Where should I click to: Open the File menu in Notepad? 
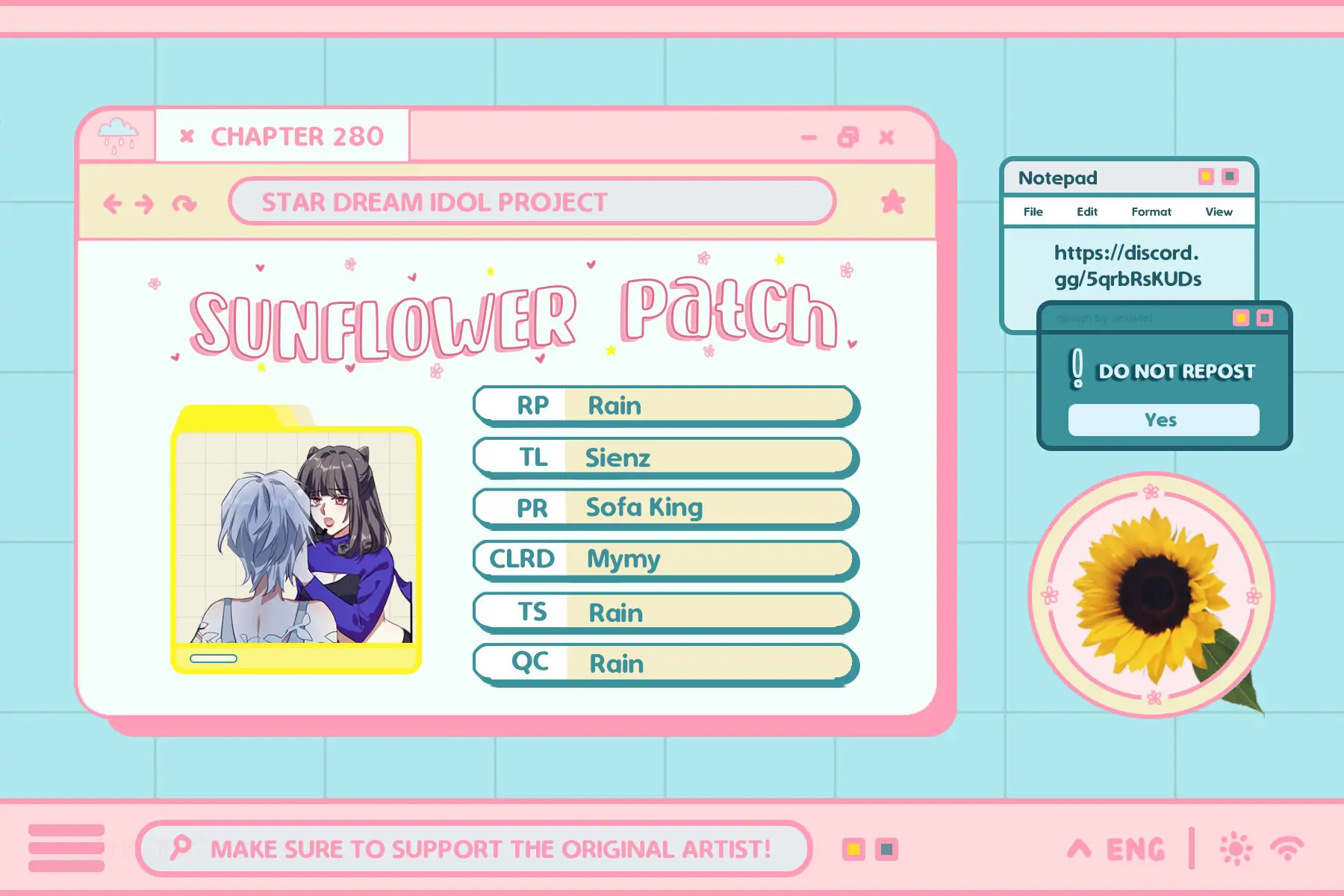(x=1033, y=212)
